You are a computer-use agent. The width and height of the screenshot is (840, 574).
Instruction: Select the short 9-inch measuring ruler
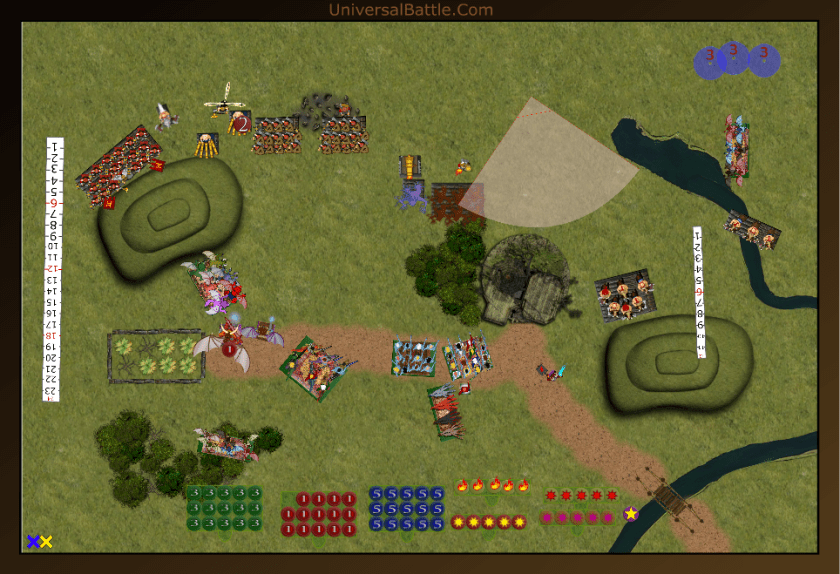(700, 292)
